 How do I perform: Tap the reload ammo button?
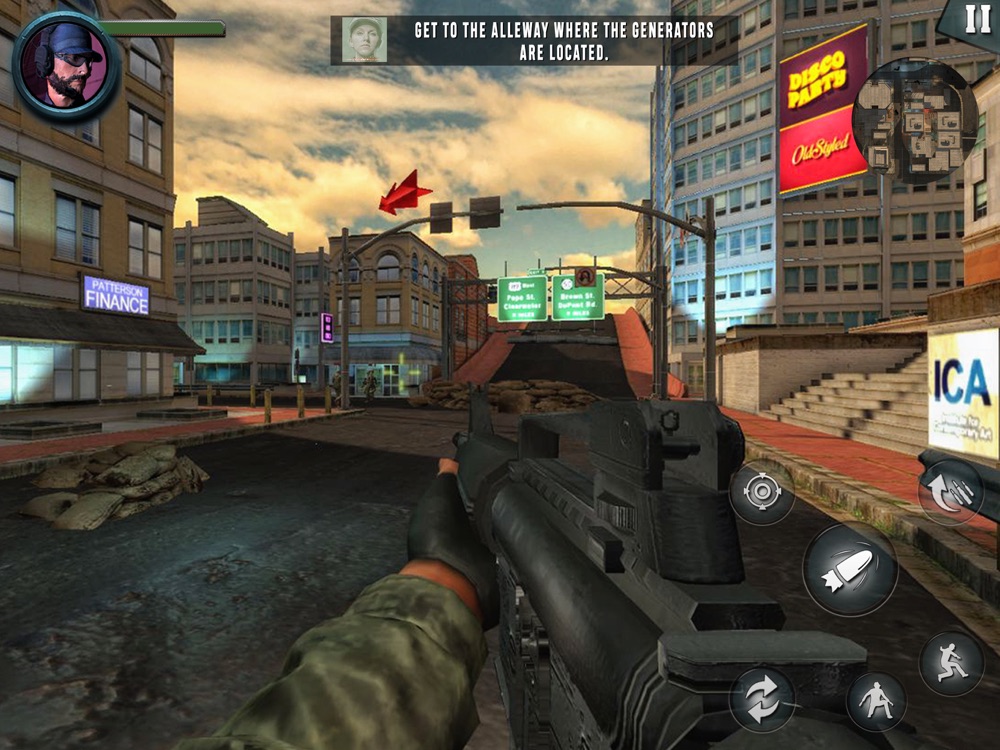point(949,491)
